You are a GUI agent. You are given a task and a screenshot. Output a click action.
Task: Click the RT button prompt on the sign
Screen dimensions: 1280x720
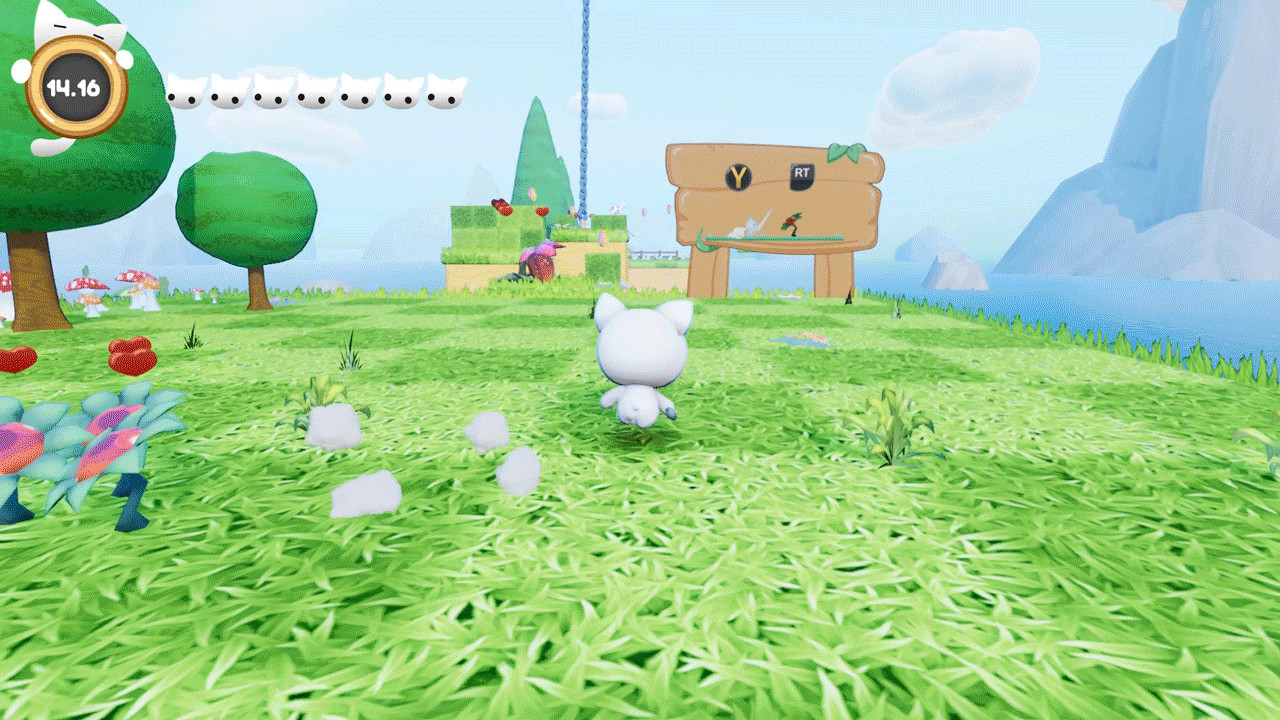803,176
